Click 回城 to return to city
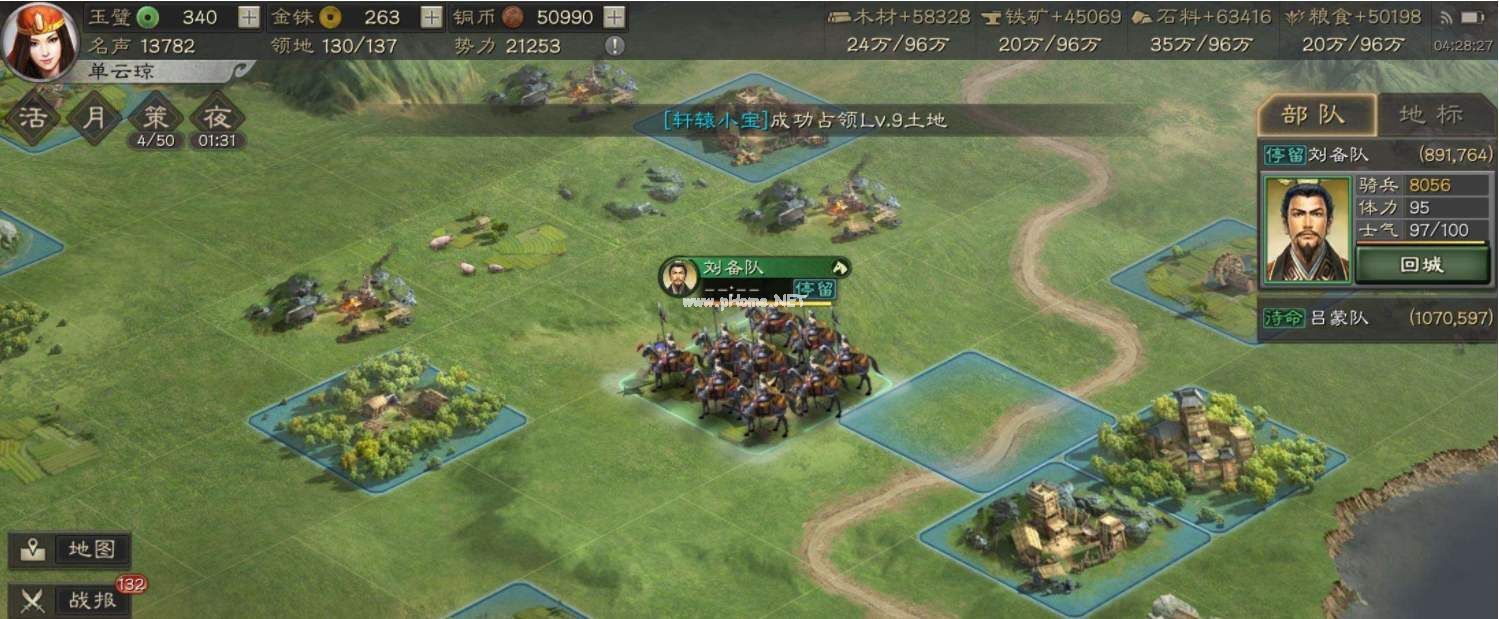Screen dimensions: 1499x619 click(x=1420, y=265)
